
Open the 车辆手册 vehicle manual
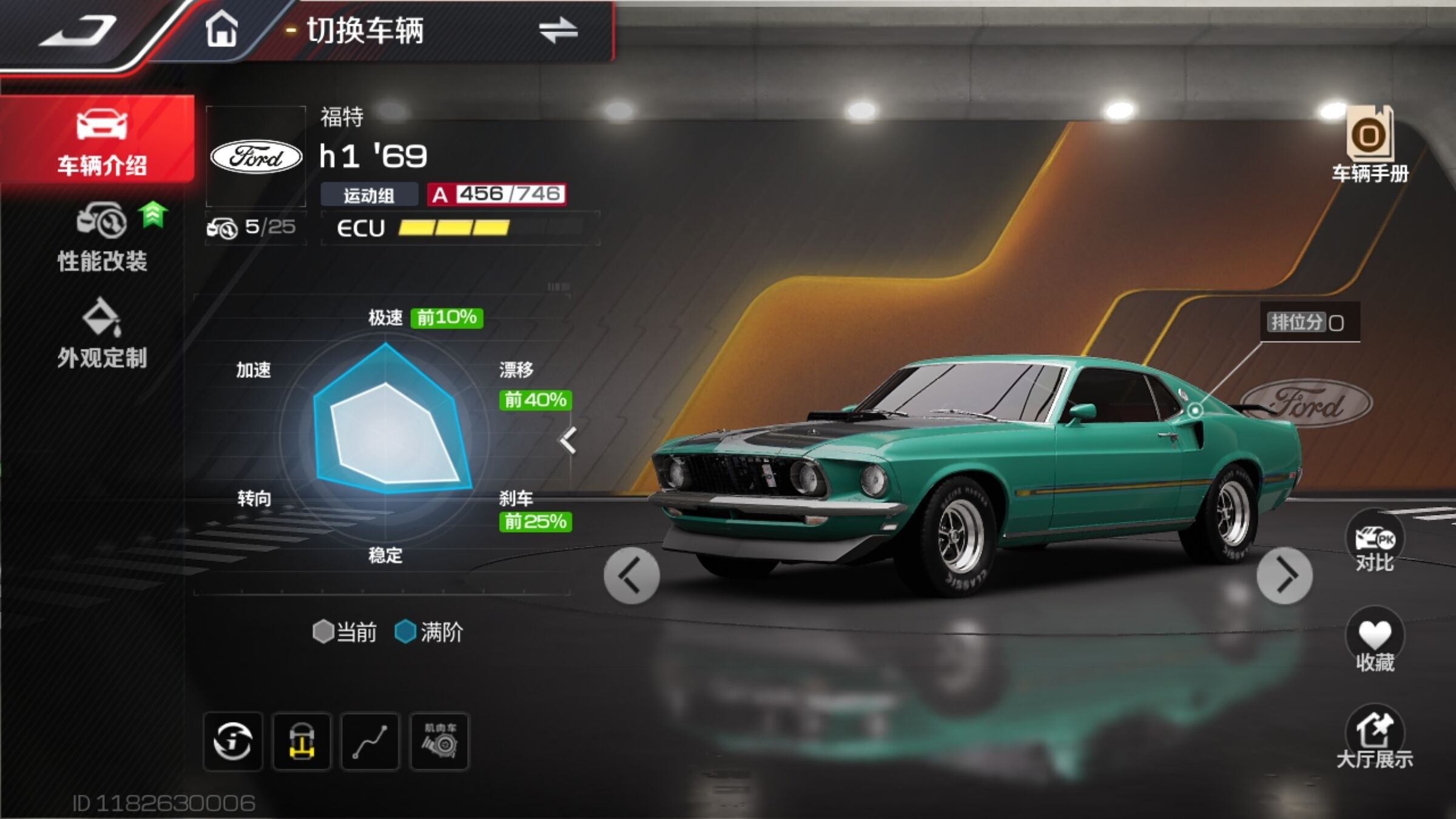pos(1370,146)
